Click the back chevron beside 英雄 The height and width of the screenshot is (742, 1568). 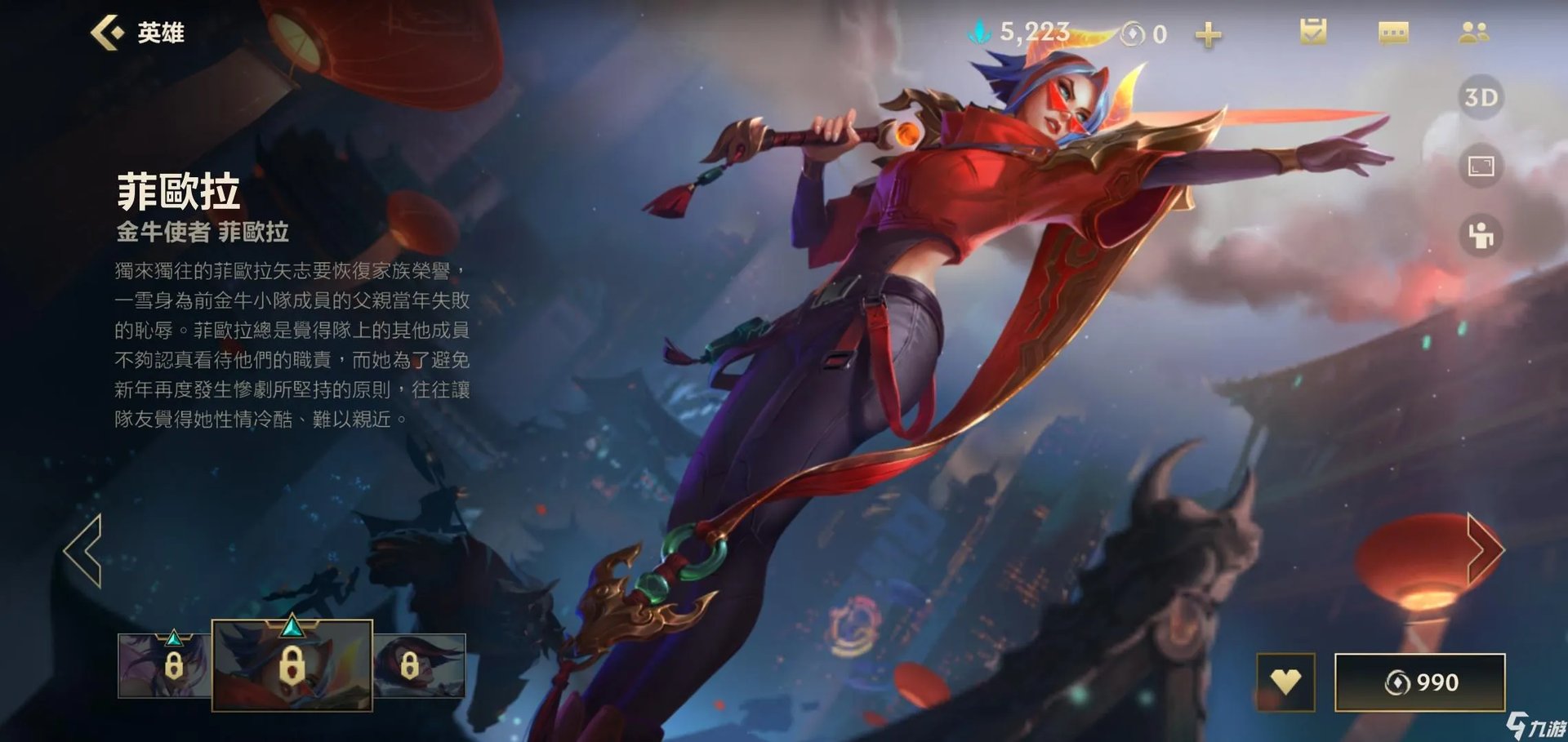107,33
